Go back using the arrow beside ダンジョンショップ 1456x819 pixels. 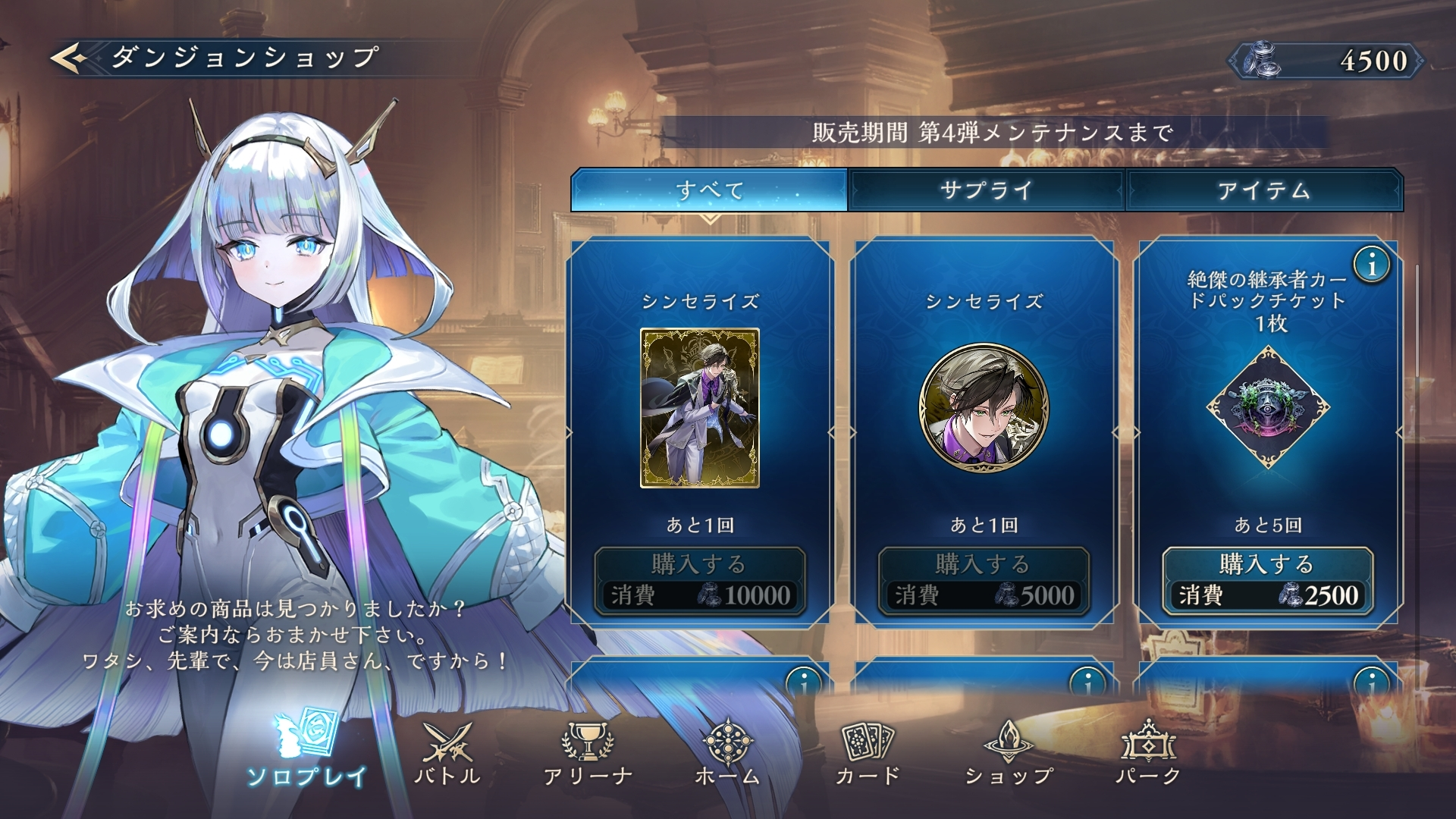point(71,58)
